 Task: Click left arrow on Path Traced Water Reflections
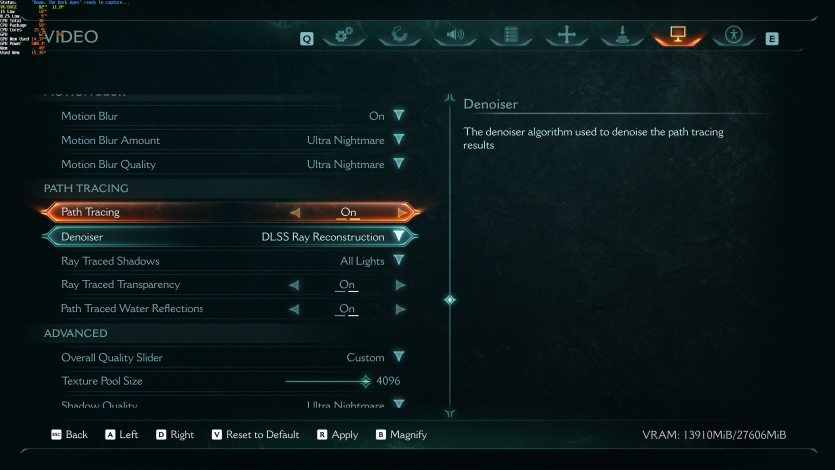coord(294,309)
